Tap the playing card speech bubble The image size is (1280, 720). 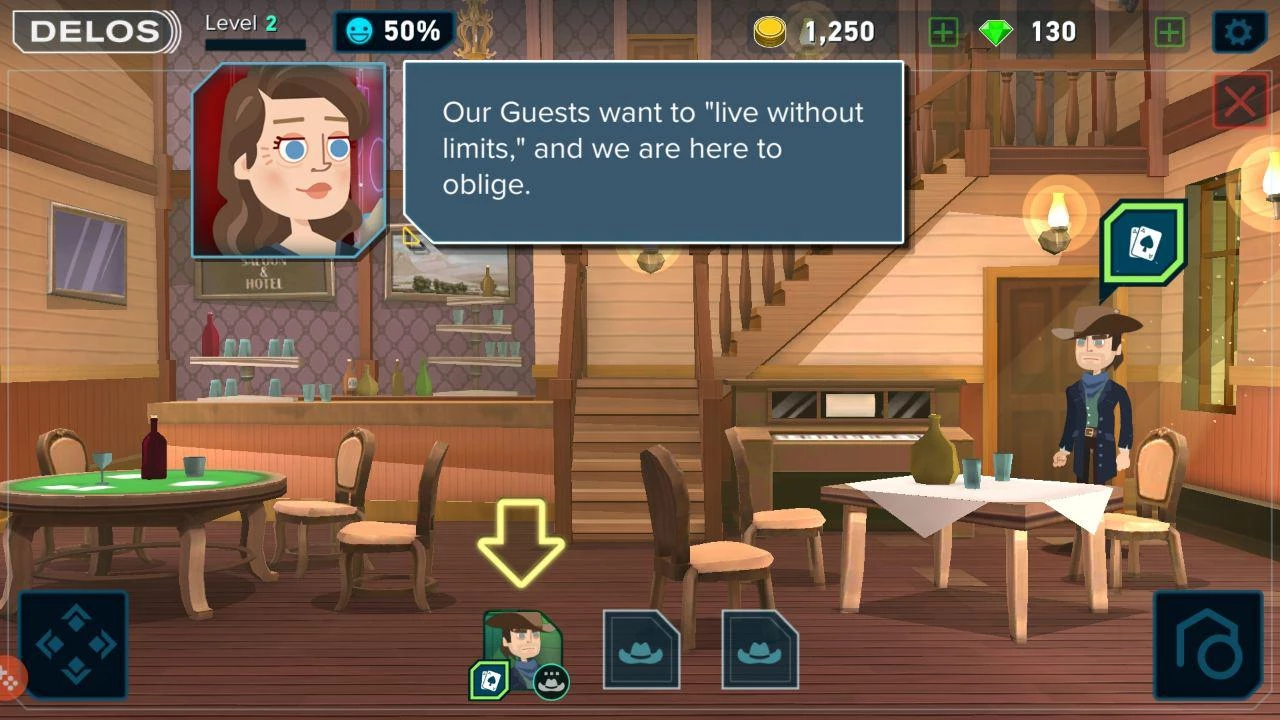pos(1145,243)
